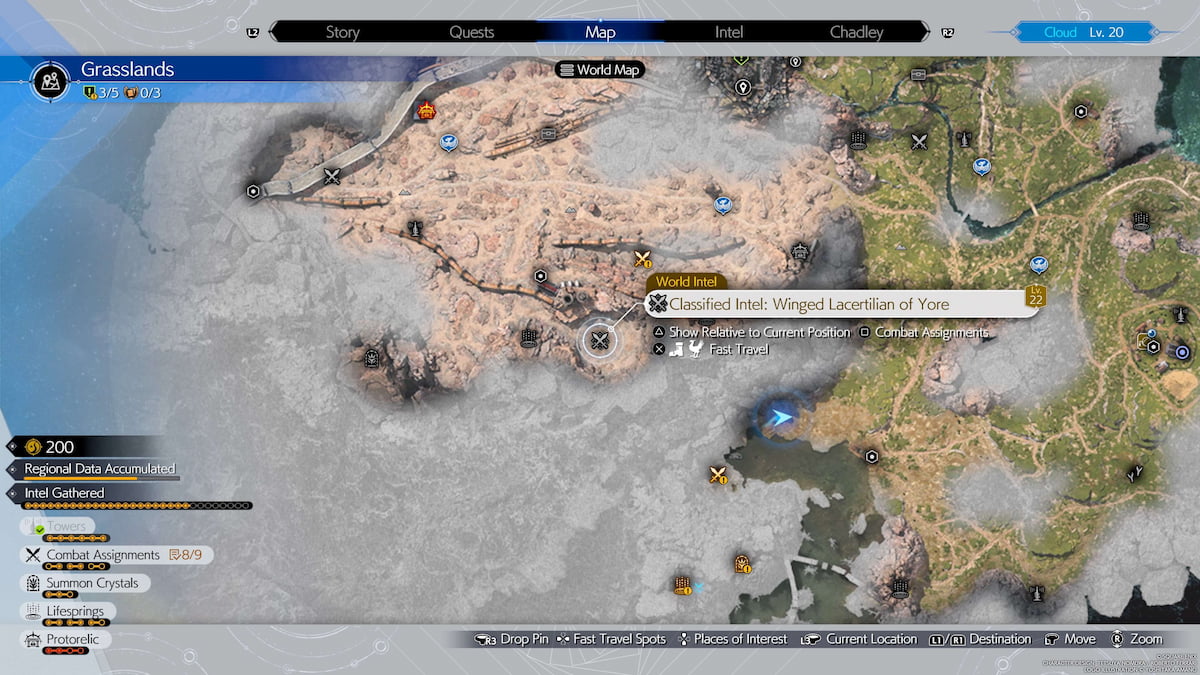The width and height of the screenshot is (1200, 675).
Task: Open the Quests tab
Action: tap(471, 32)
